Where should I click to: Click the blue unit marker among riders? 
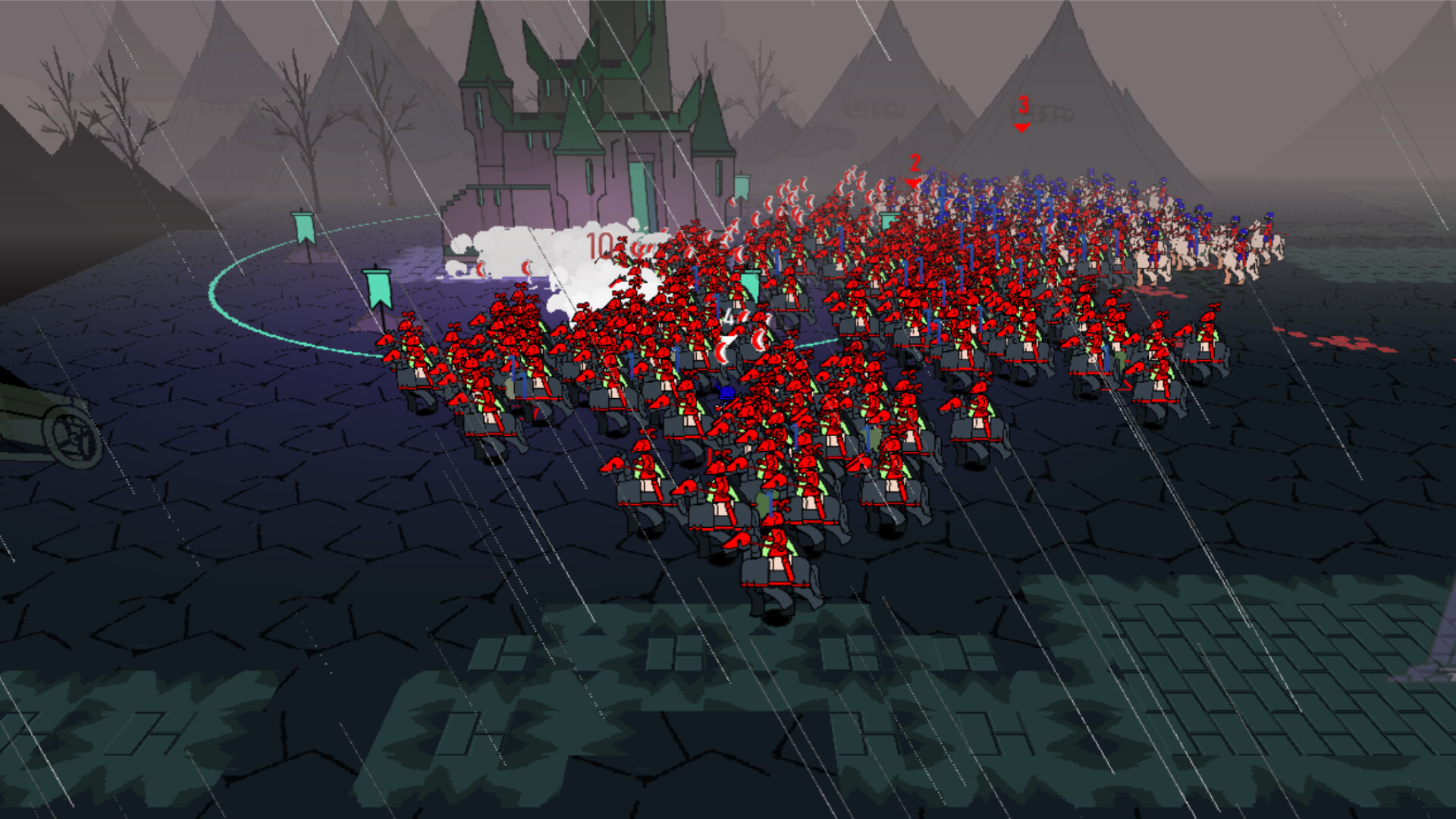pos(726,393)
